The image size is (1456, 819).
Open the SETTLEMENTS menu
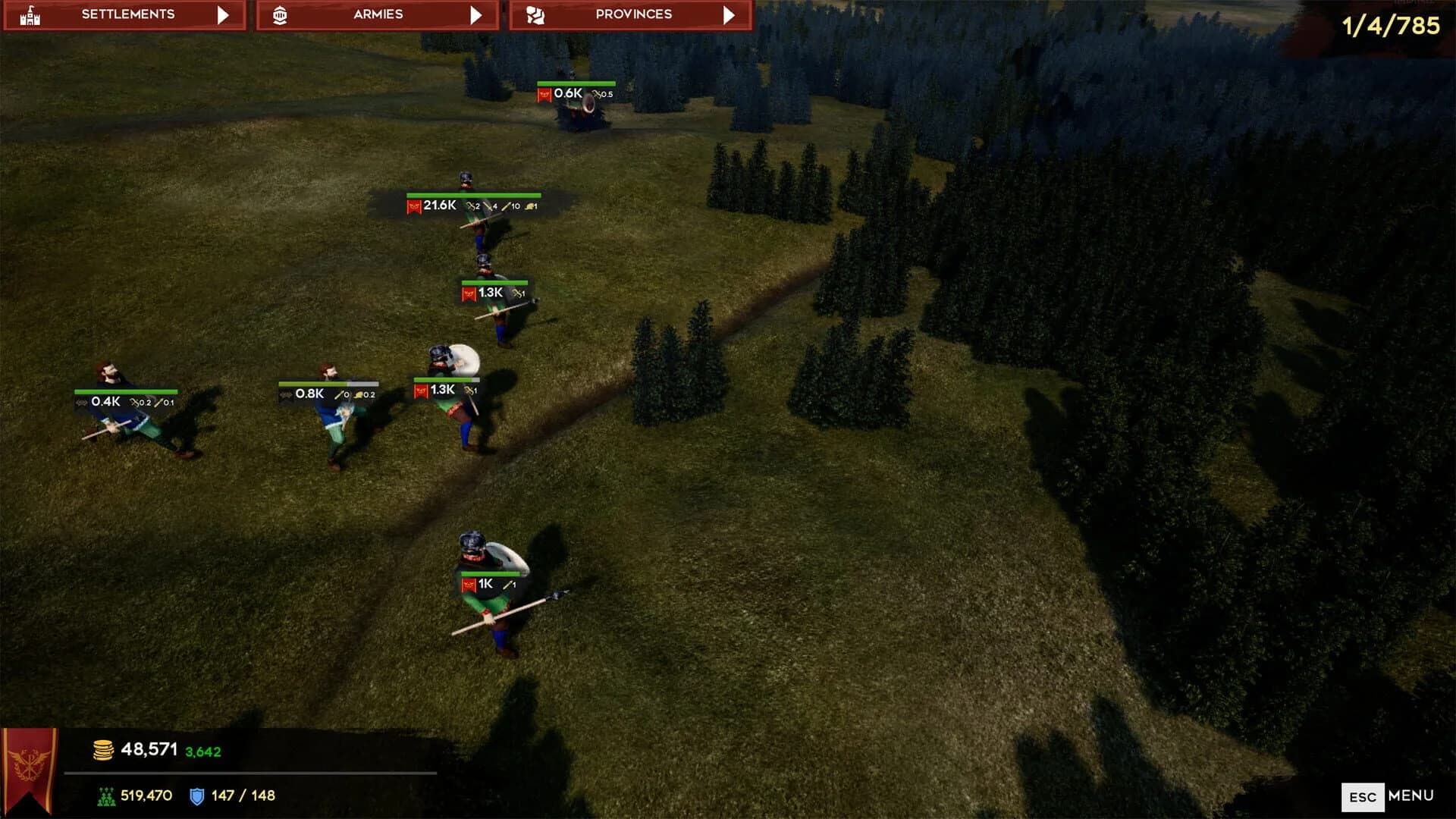tap(129, 13)
